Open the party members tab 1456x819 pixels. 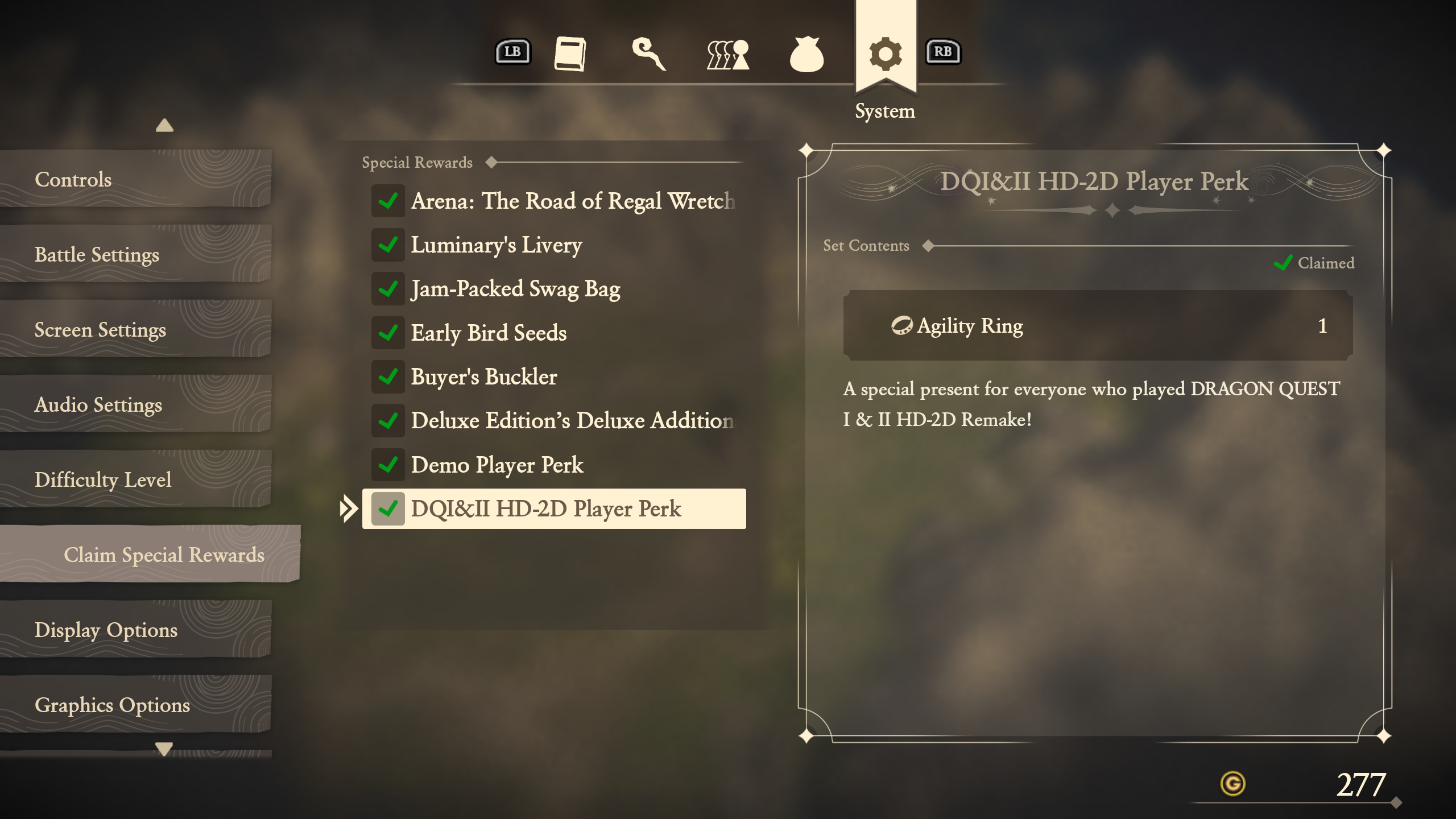click(x=727, y=55)
